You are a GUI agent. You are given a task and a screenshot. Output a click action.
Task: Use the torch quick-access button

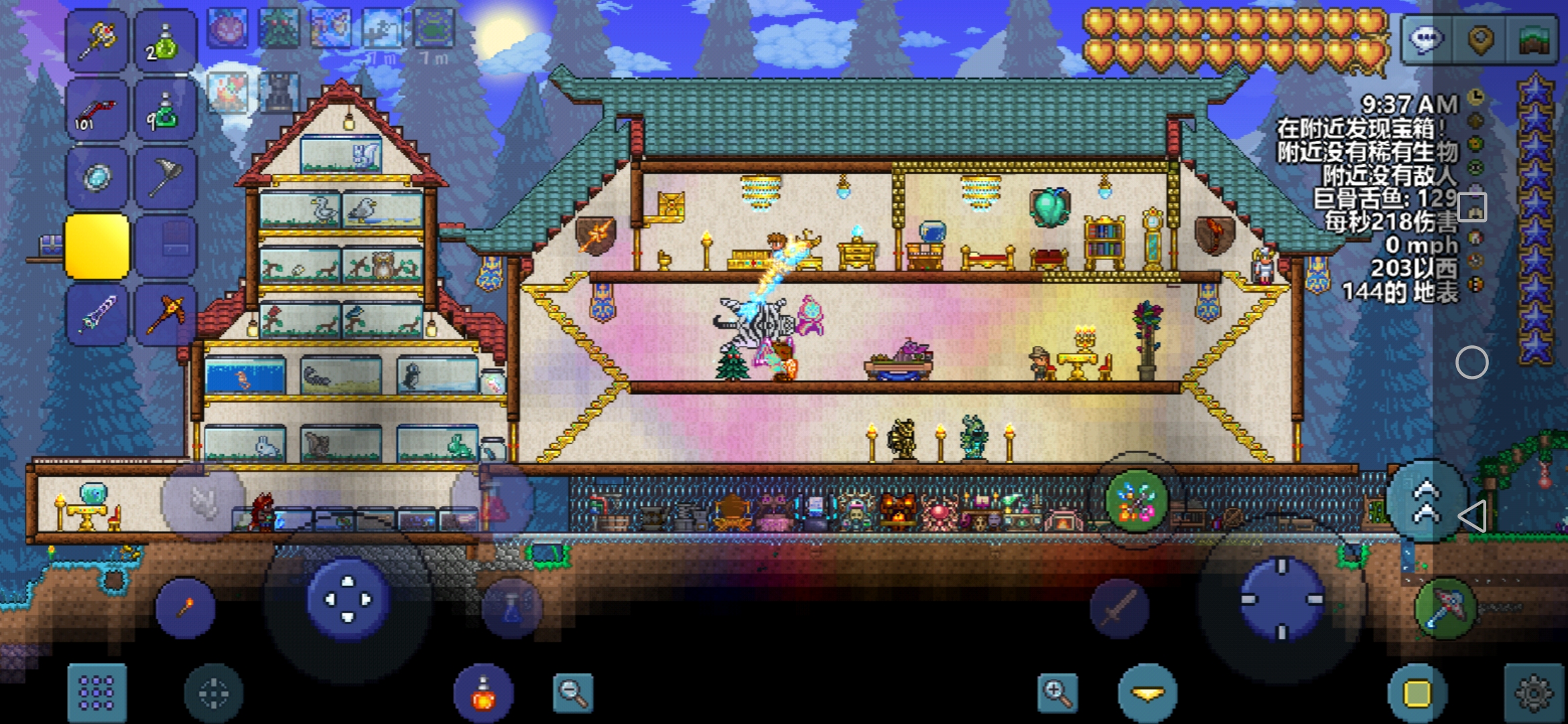point(186,607)
